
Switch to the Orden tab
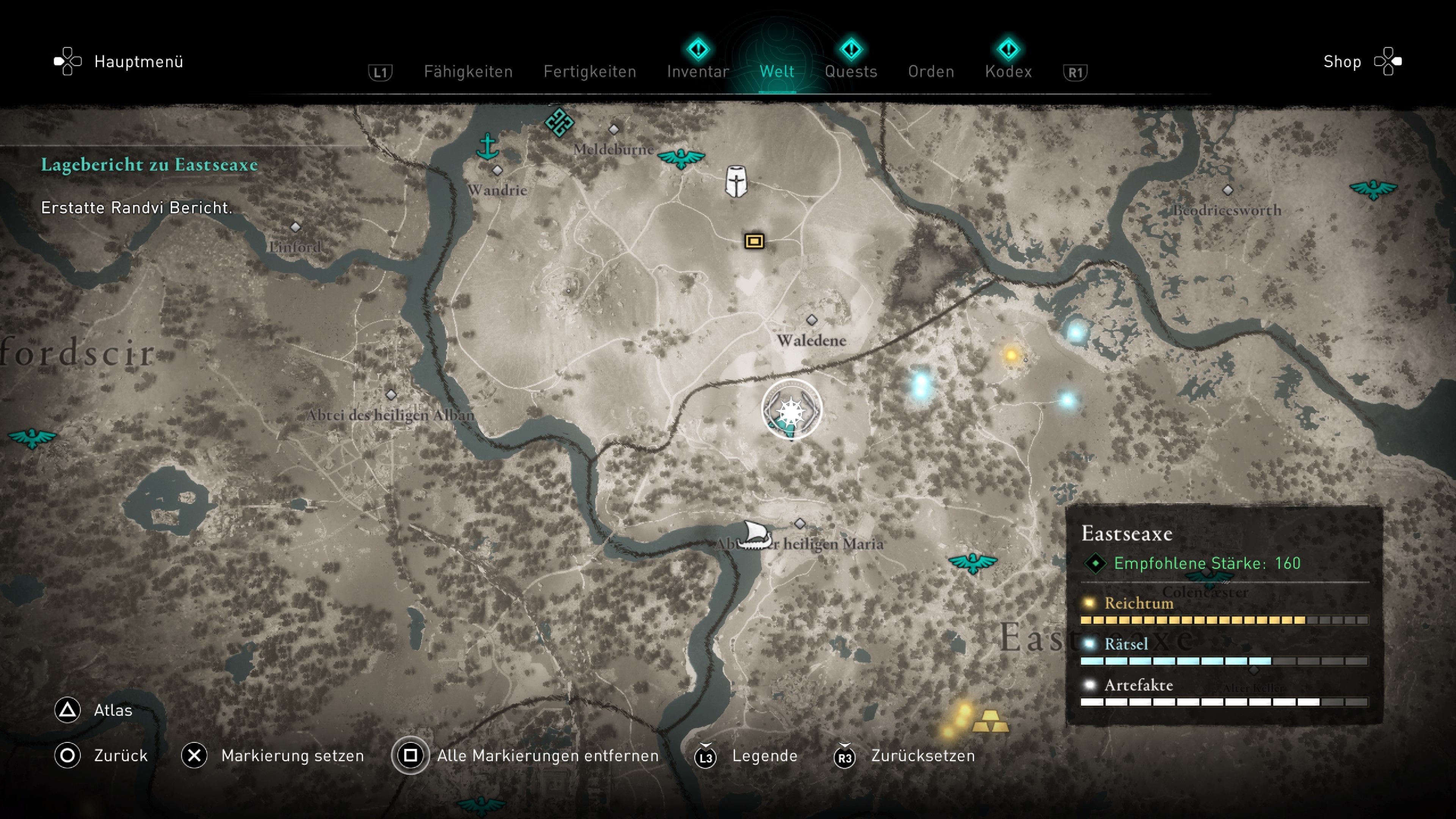point(931,72)
